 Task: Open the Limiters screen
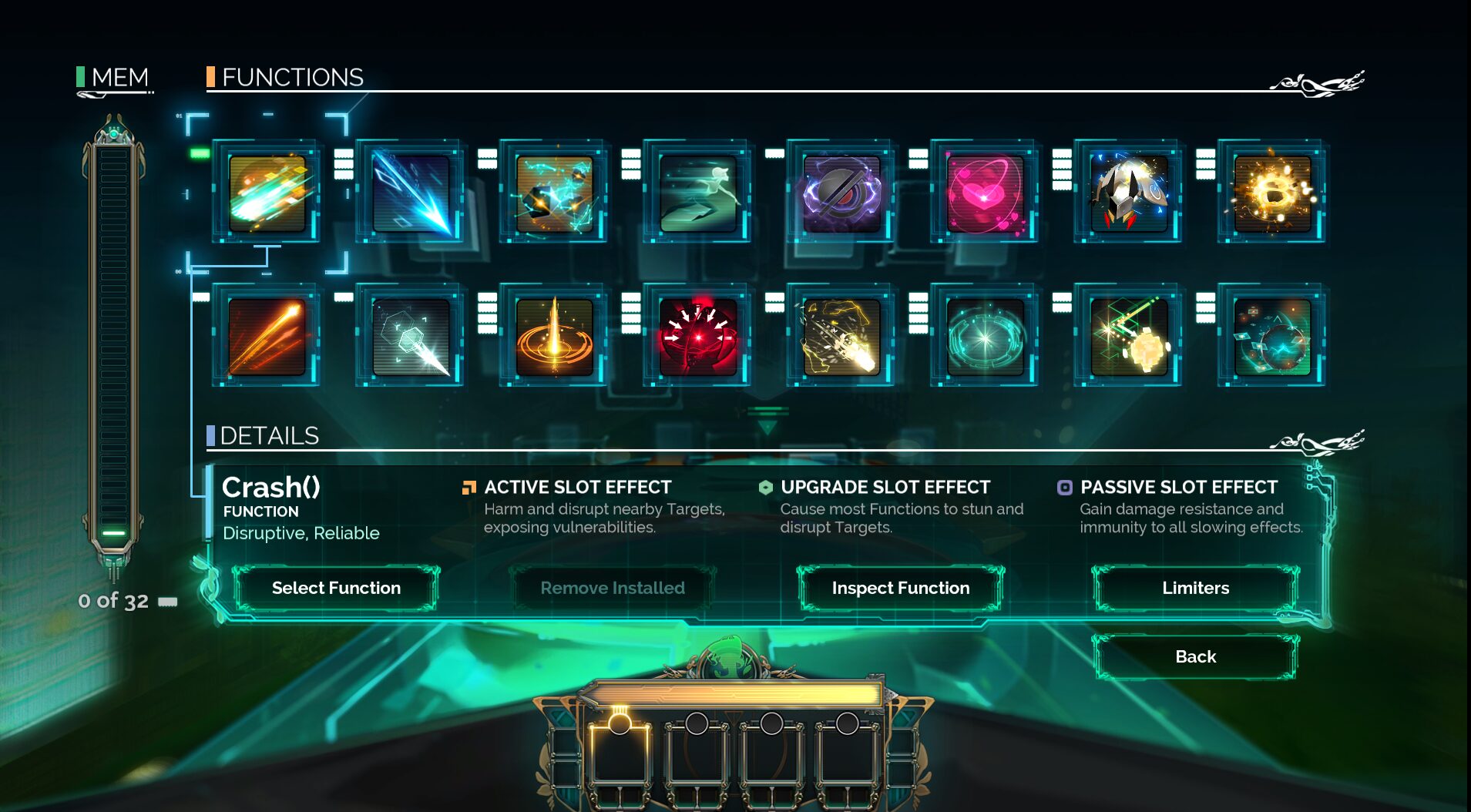point(1195,588)
